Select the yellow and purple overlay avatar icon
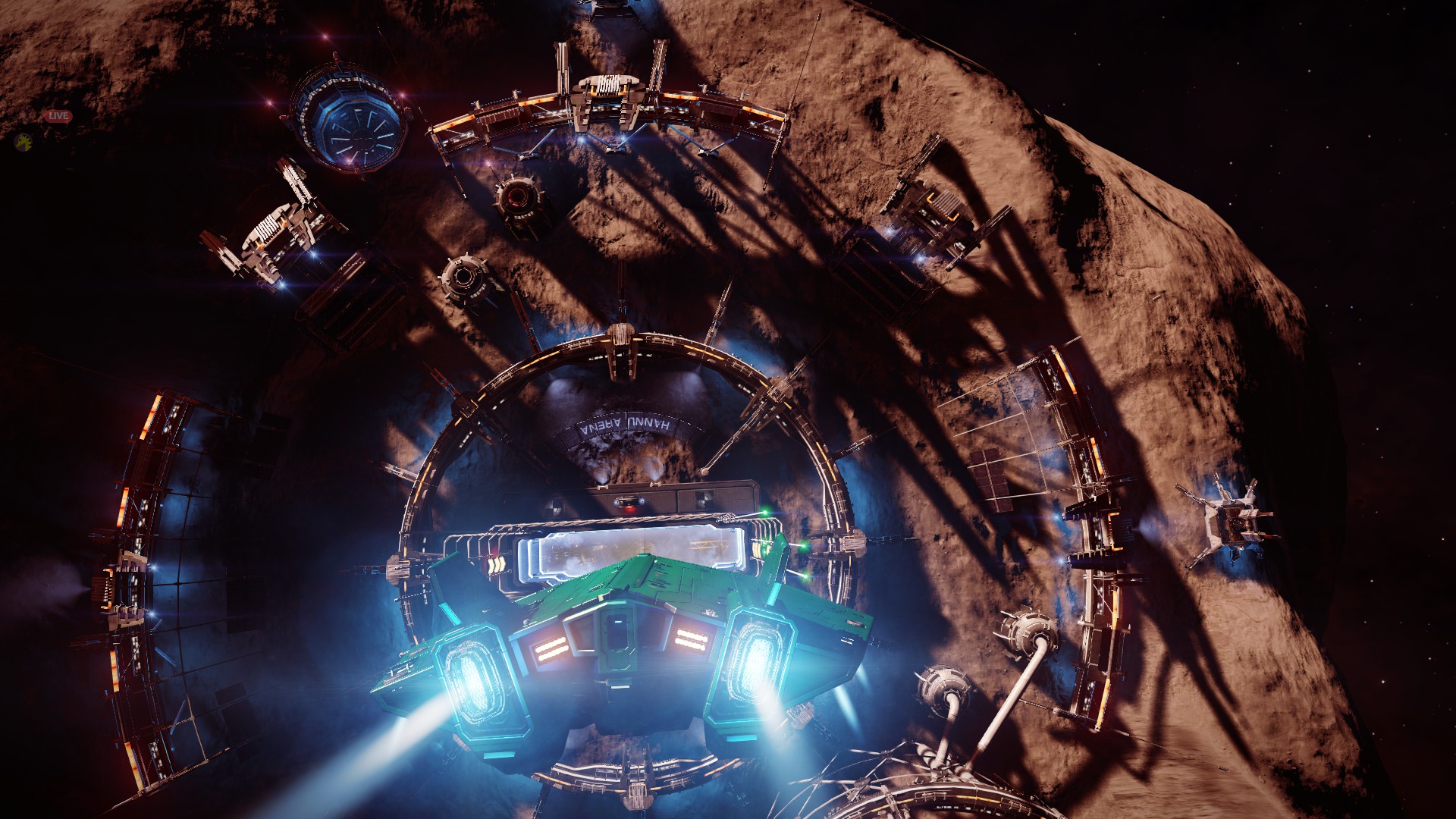This screenshot has width=1456, height=819. point(25,141)
